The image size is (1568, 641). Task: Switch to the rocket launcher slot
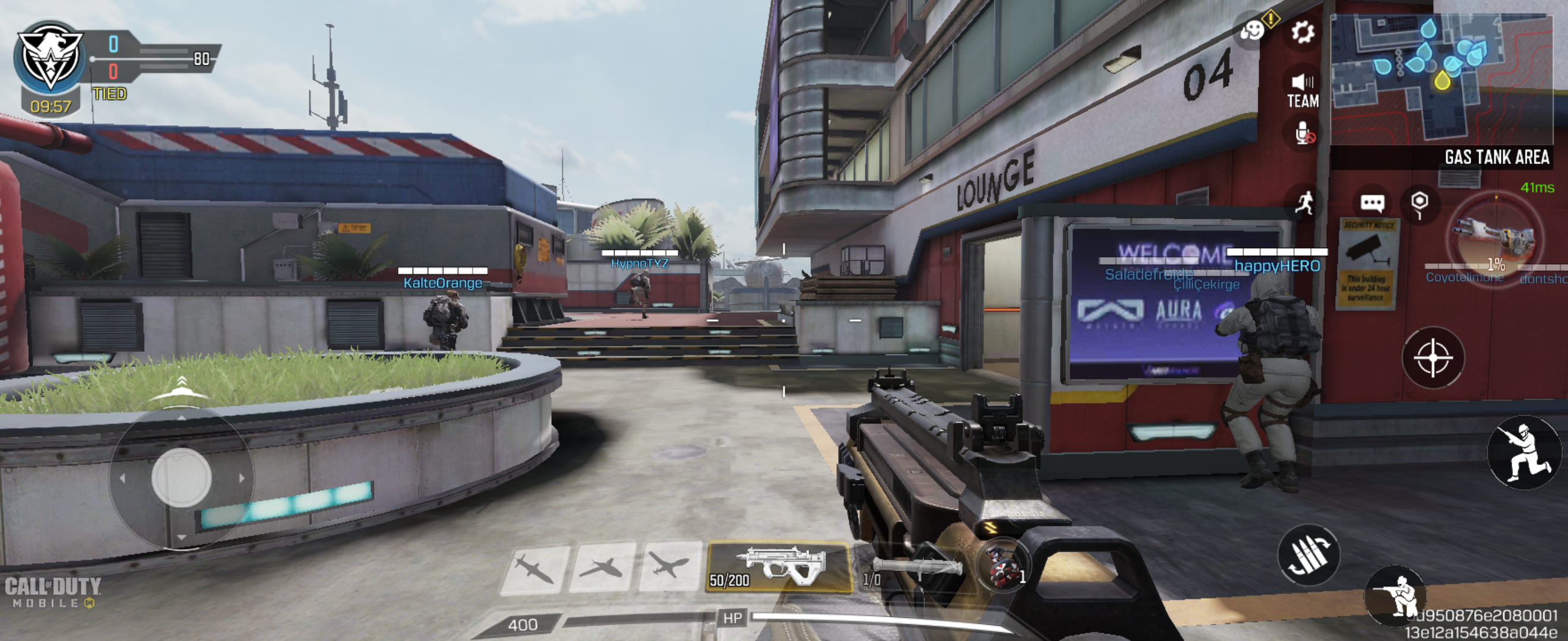(x=914, y=569)
